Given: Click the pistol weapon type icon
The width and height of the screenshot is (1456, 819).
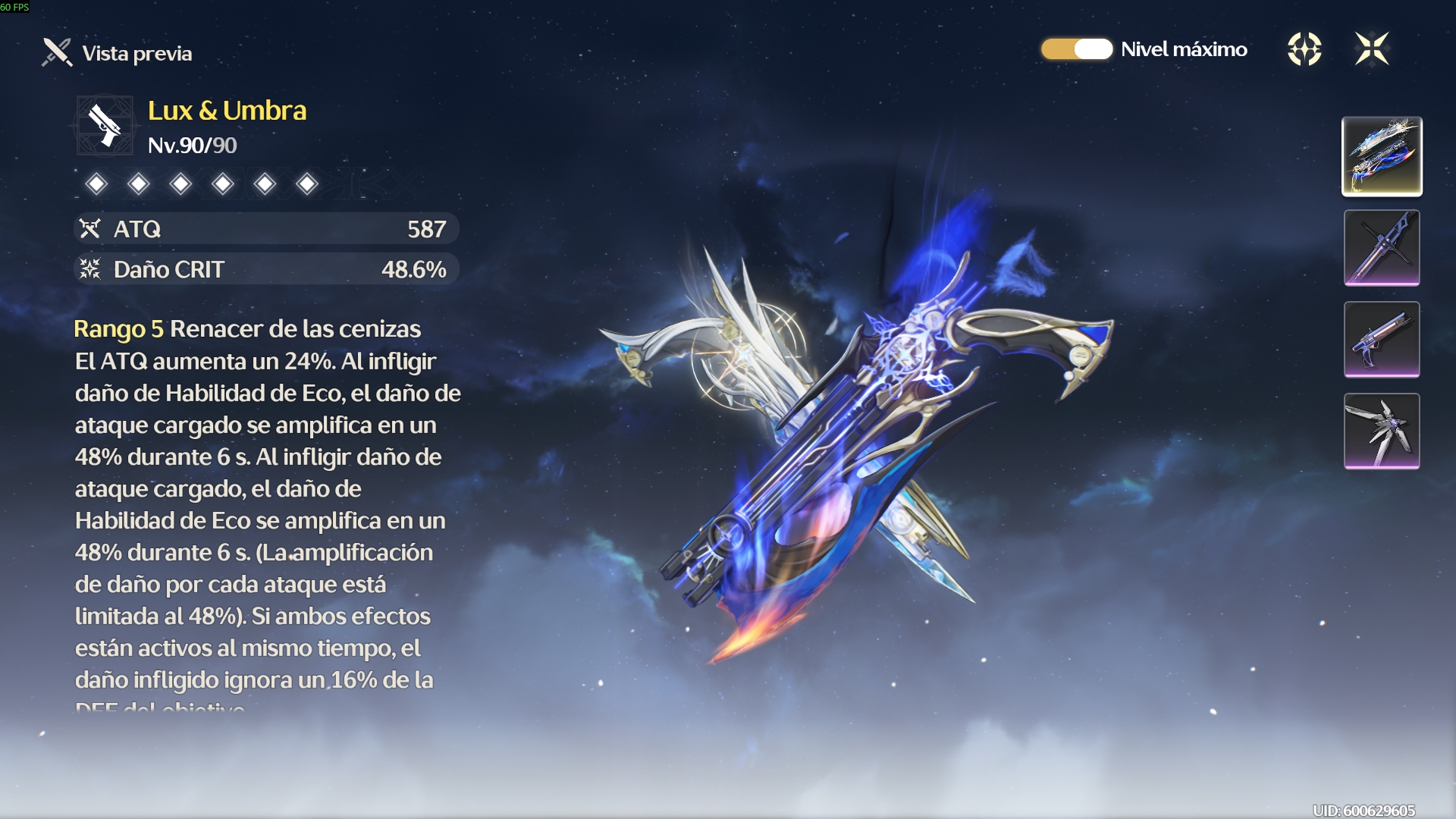Looking at the screenshot, I should (x=105, y=125).
